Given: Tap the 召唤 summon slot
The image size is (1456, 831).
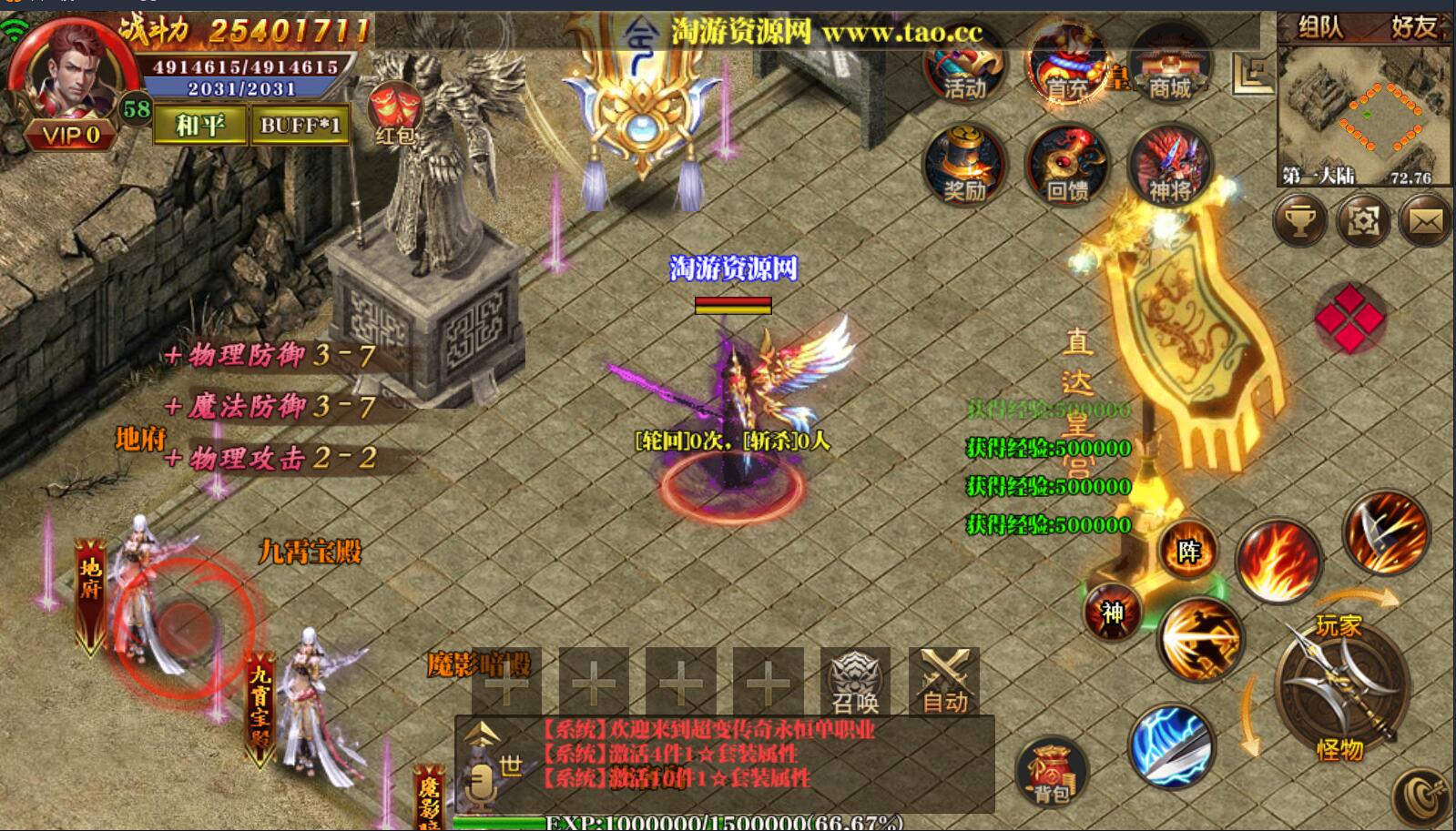Looking at the screenshot, I should (x=855, y=683).
